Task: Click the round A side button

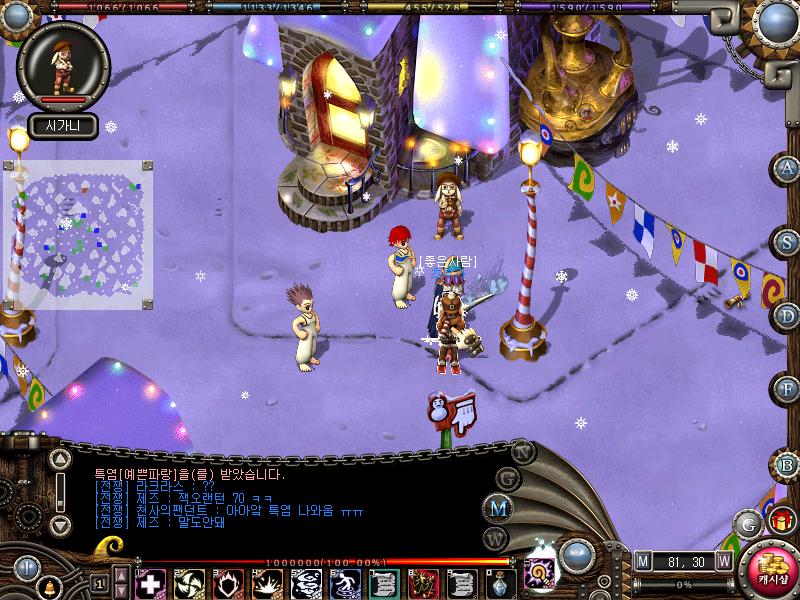Action: pos(788,168)
